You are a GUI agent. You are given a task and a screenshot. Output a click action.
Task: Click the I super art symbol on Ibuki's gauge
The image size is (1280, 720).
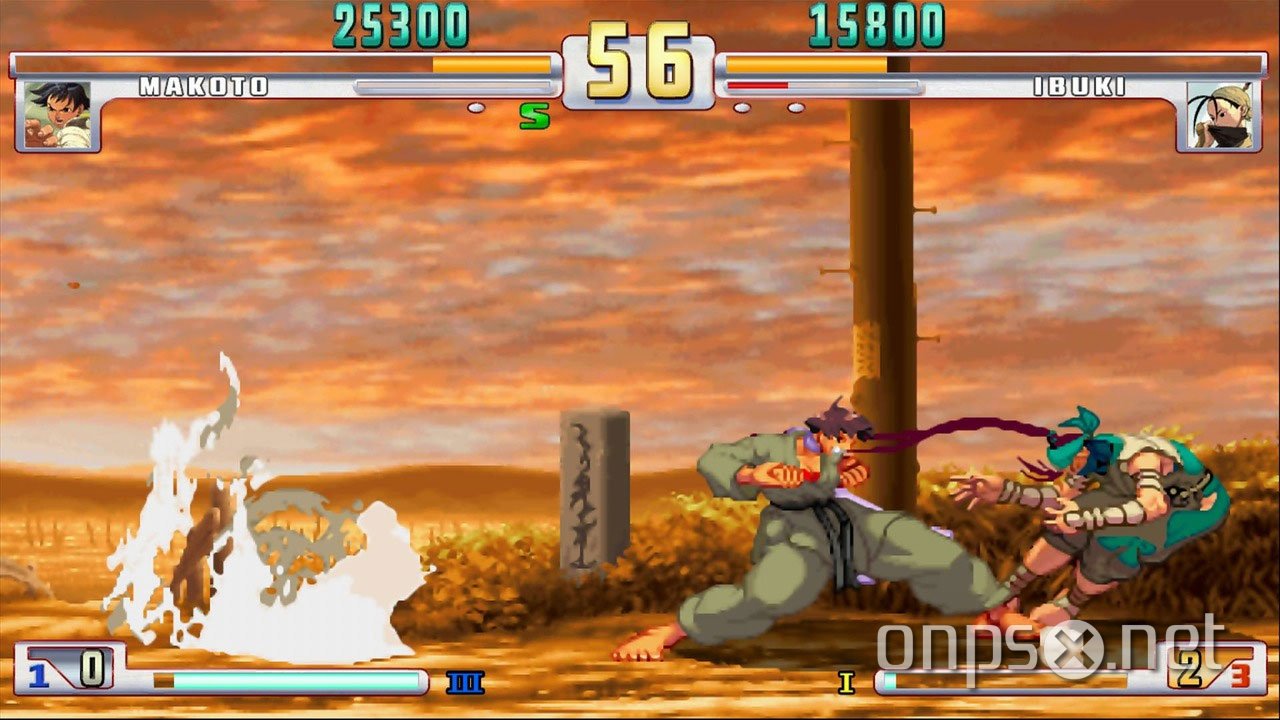[x=845, y=680]
